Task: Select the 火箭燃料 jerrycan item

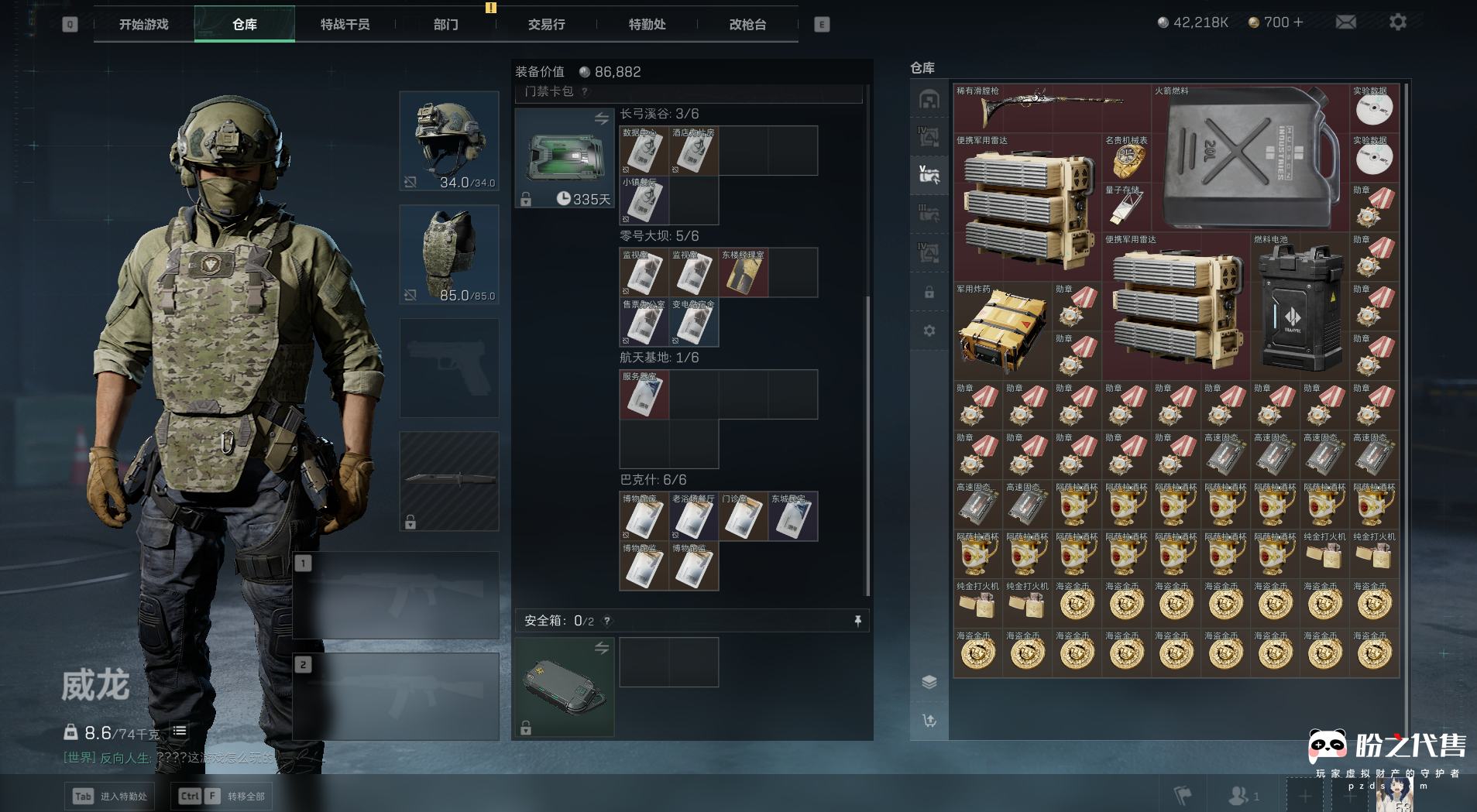Action: 1249,157
